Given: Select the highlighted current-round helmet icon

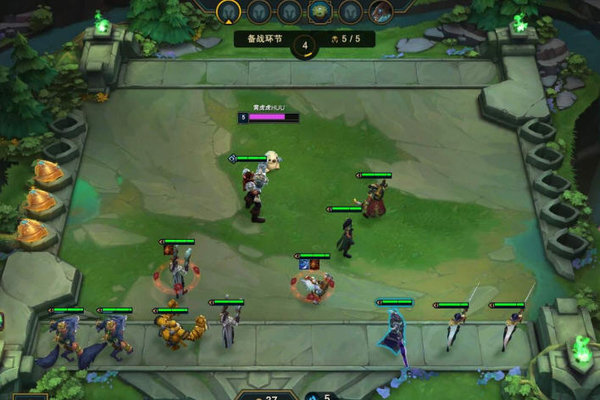Looking at the screenshot, I should click(231, 11).
